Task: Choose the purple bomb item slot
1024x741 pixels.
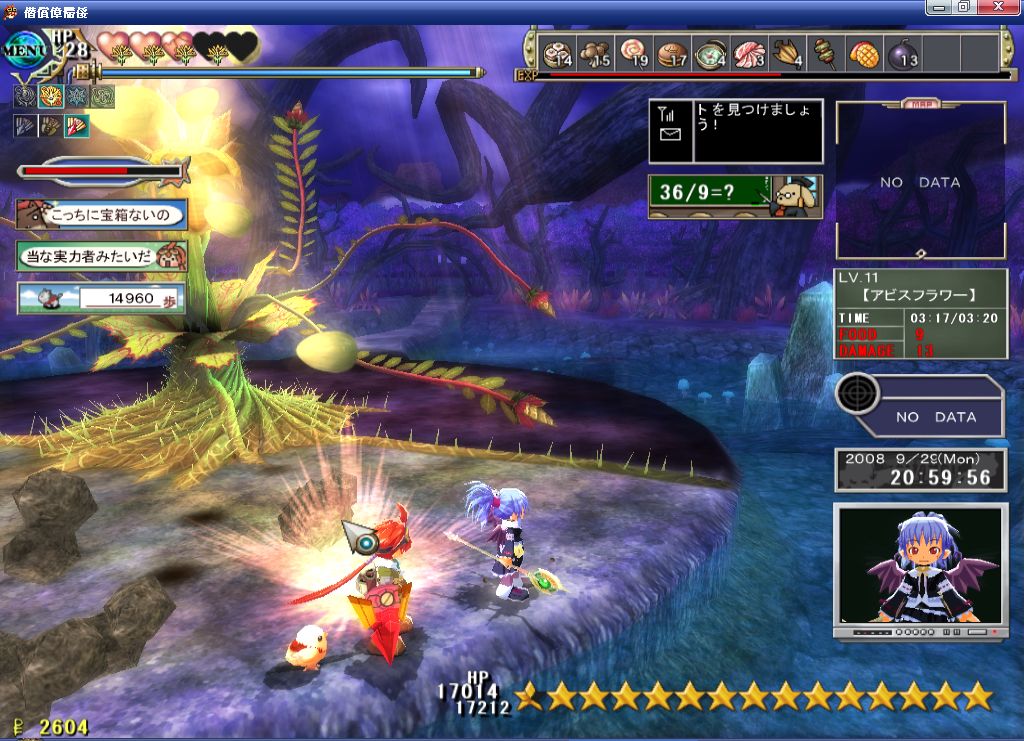Action: tap(902, 53)
